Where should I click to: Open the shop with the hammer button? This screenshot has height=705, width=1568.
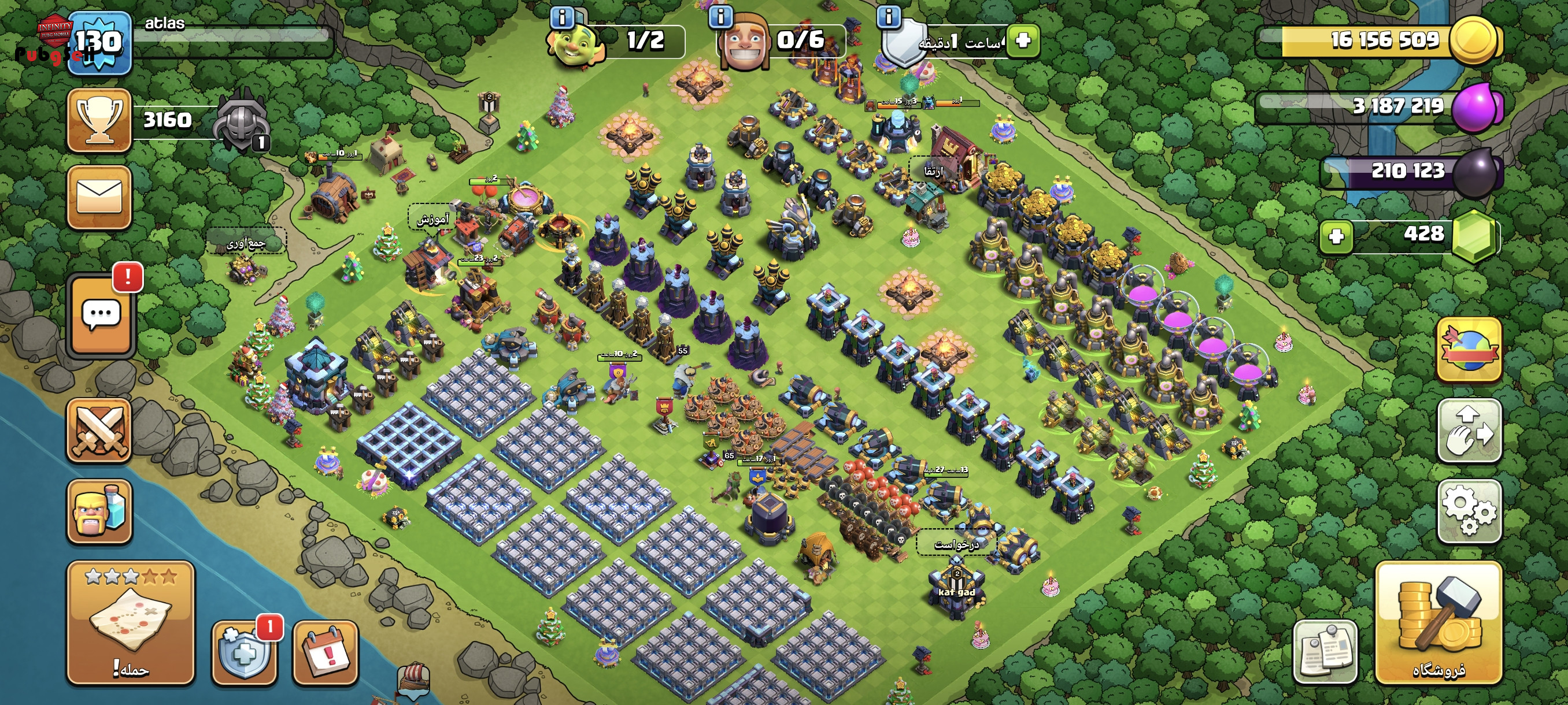pyautogui.click(x=1438, y=623)
